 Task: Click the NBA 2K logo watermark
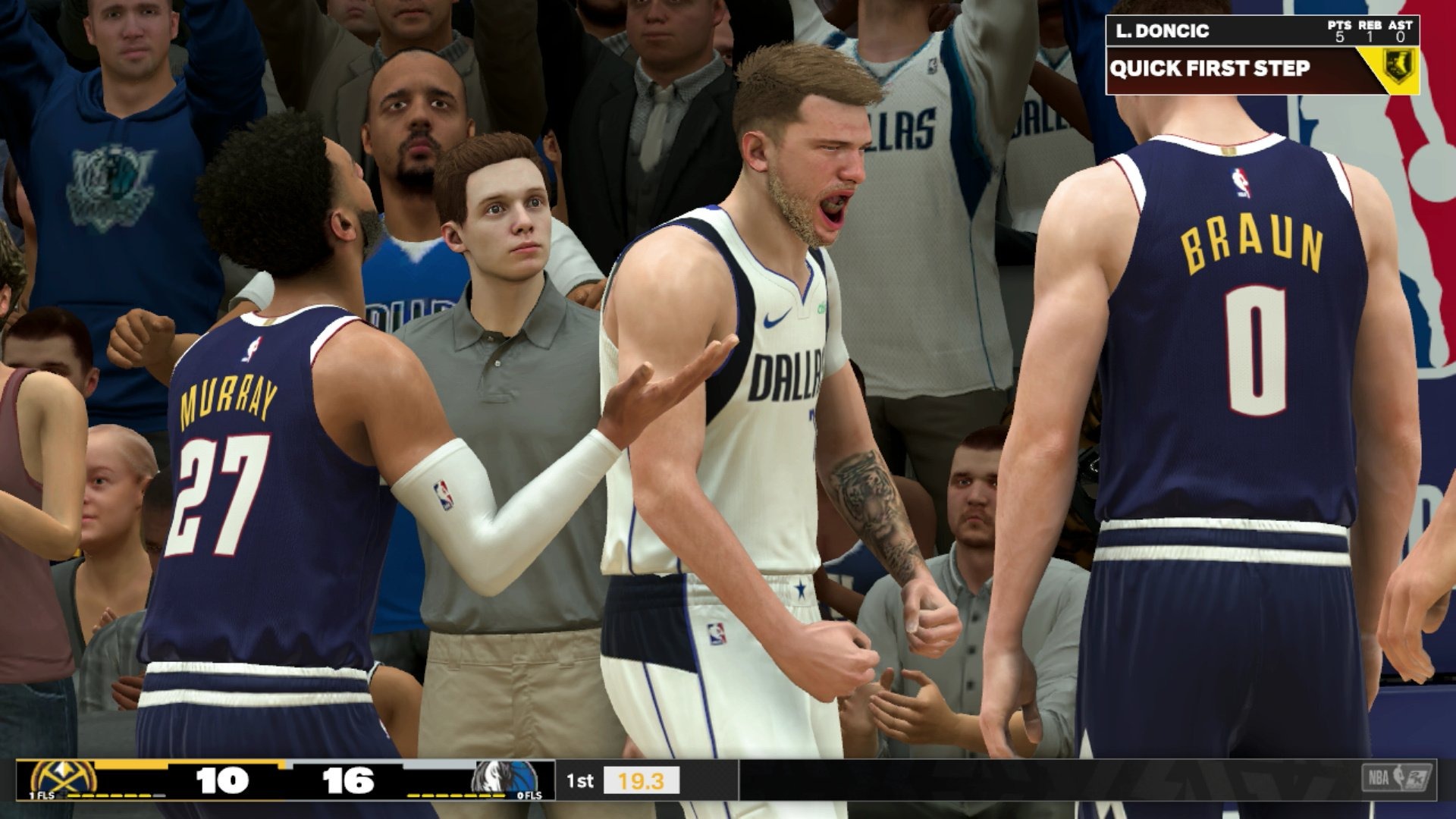click(x=1397, y=779)
